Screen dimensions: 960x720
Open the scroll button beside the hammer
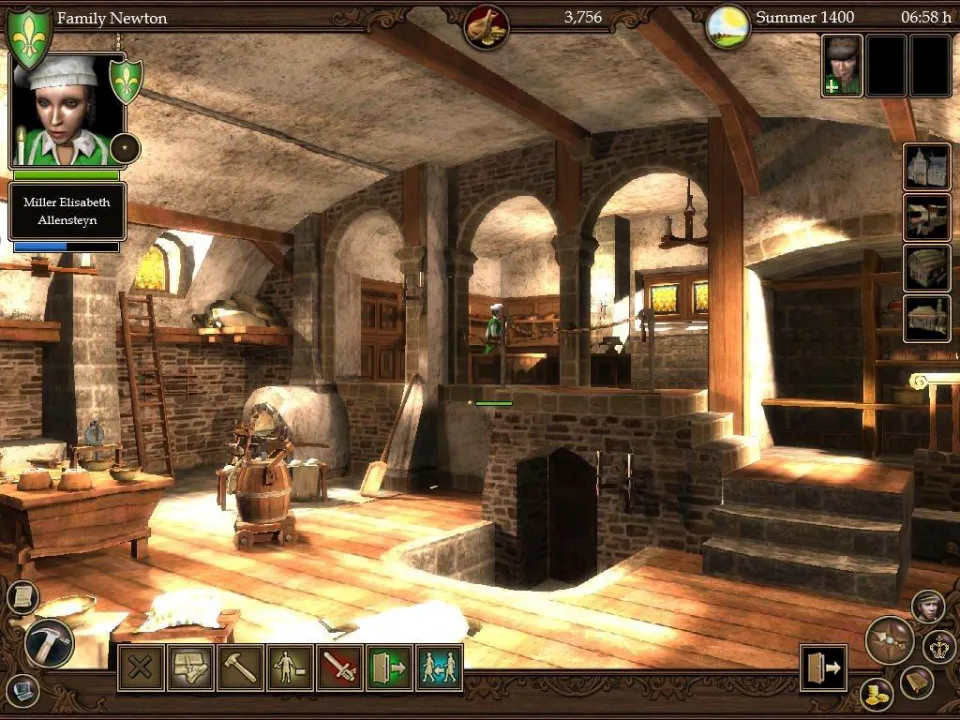pos(21,597)
